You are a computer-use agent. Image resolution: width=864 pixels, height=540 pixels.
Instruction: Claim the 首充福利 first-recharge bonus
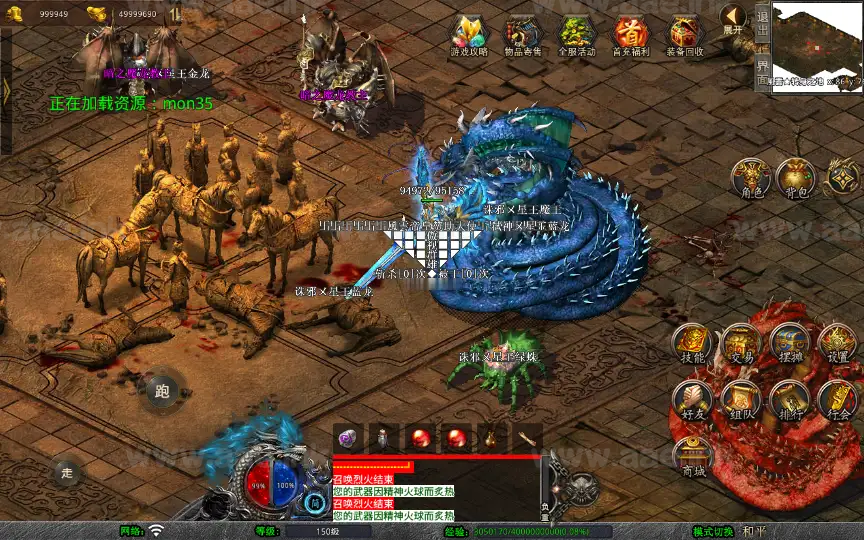(631, 35)
